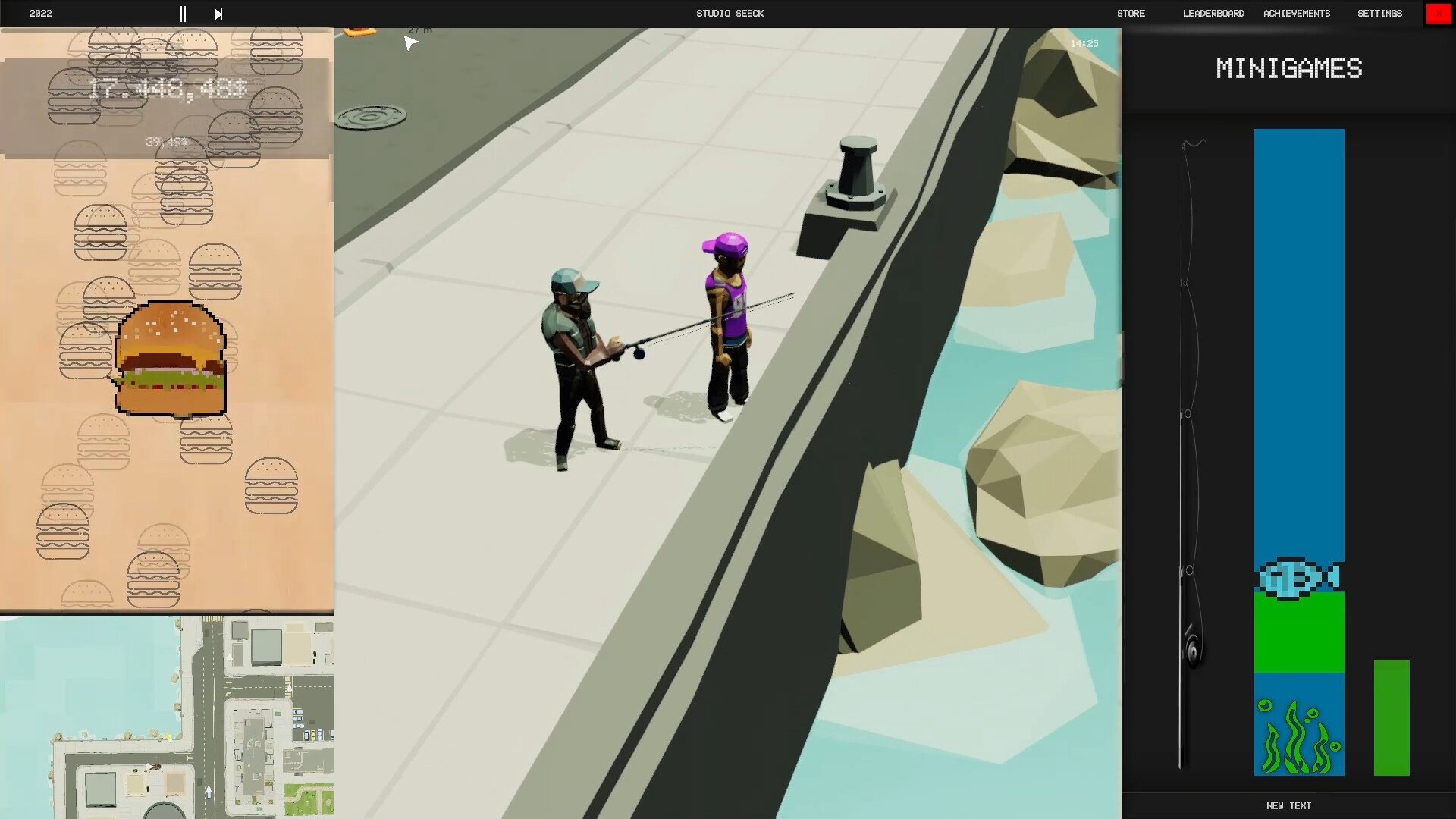View the ACHIEVEMENTS page
Image resolution: width=1456 pixels, height=819 pixels.
1296,13
